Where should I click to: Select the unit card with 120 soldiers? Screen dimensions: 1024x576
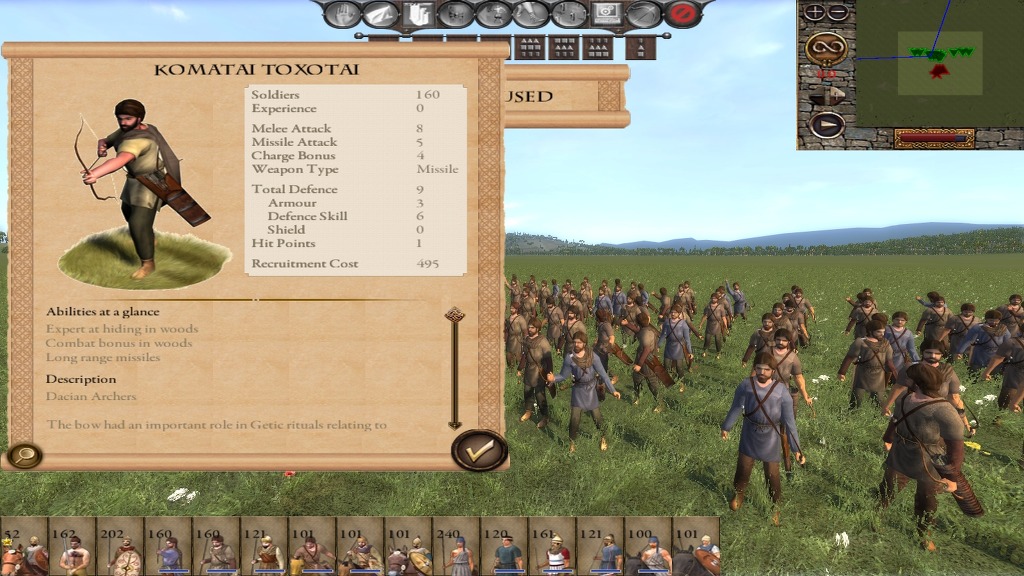[504, 547]
